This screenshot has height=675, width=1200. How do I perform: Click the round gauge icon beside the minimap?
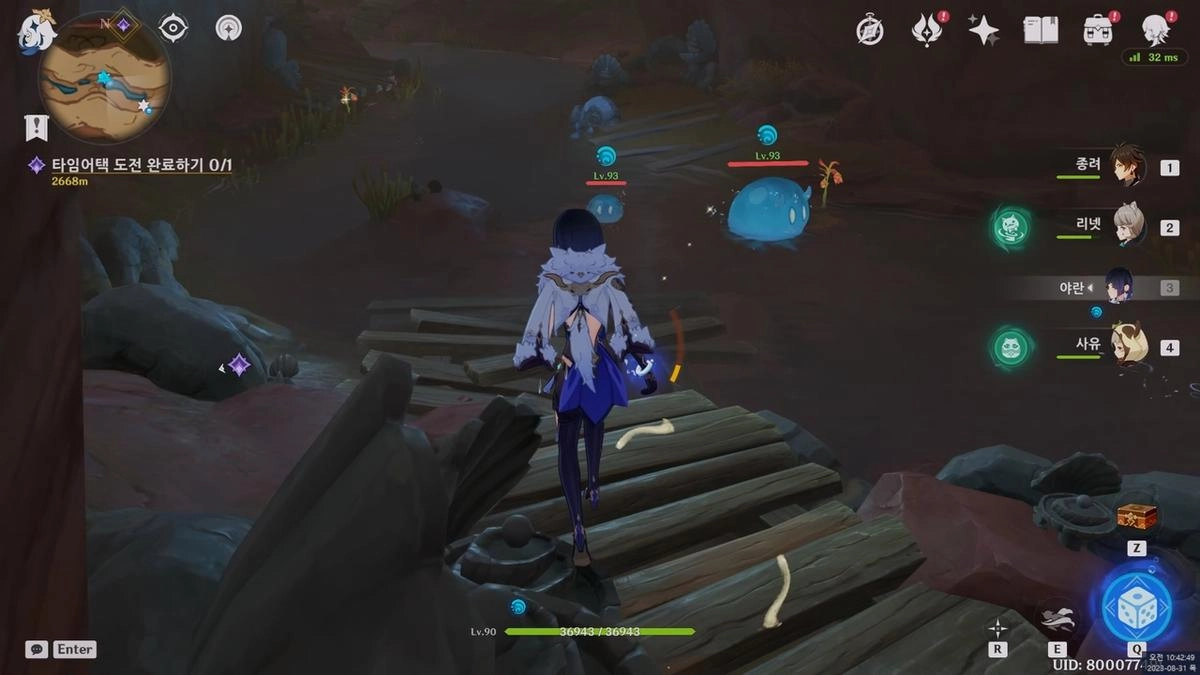pos(228,28)
